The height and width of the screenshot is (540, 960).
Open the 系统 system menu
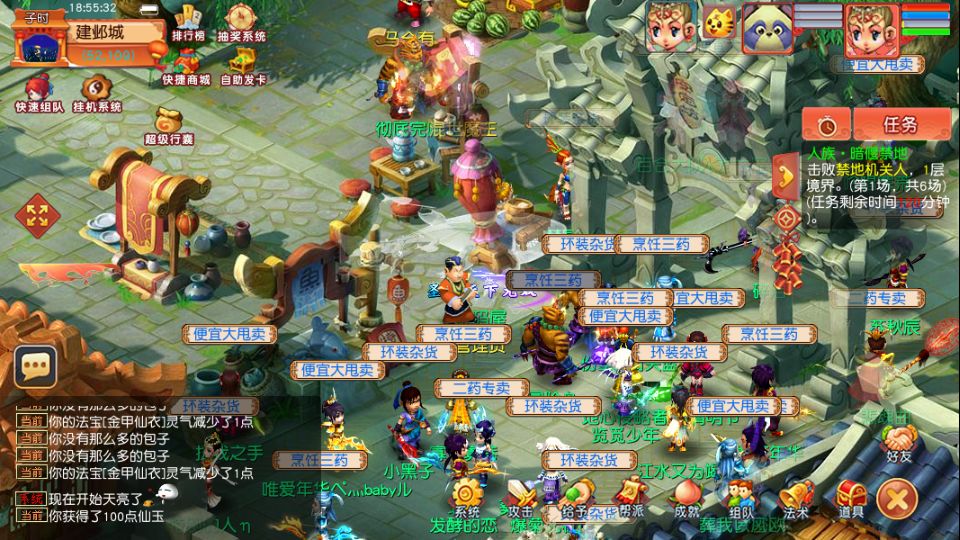coord(467,496)
